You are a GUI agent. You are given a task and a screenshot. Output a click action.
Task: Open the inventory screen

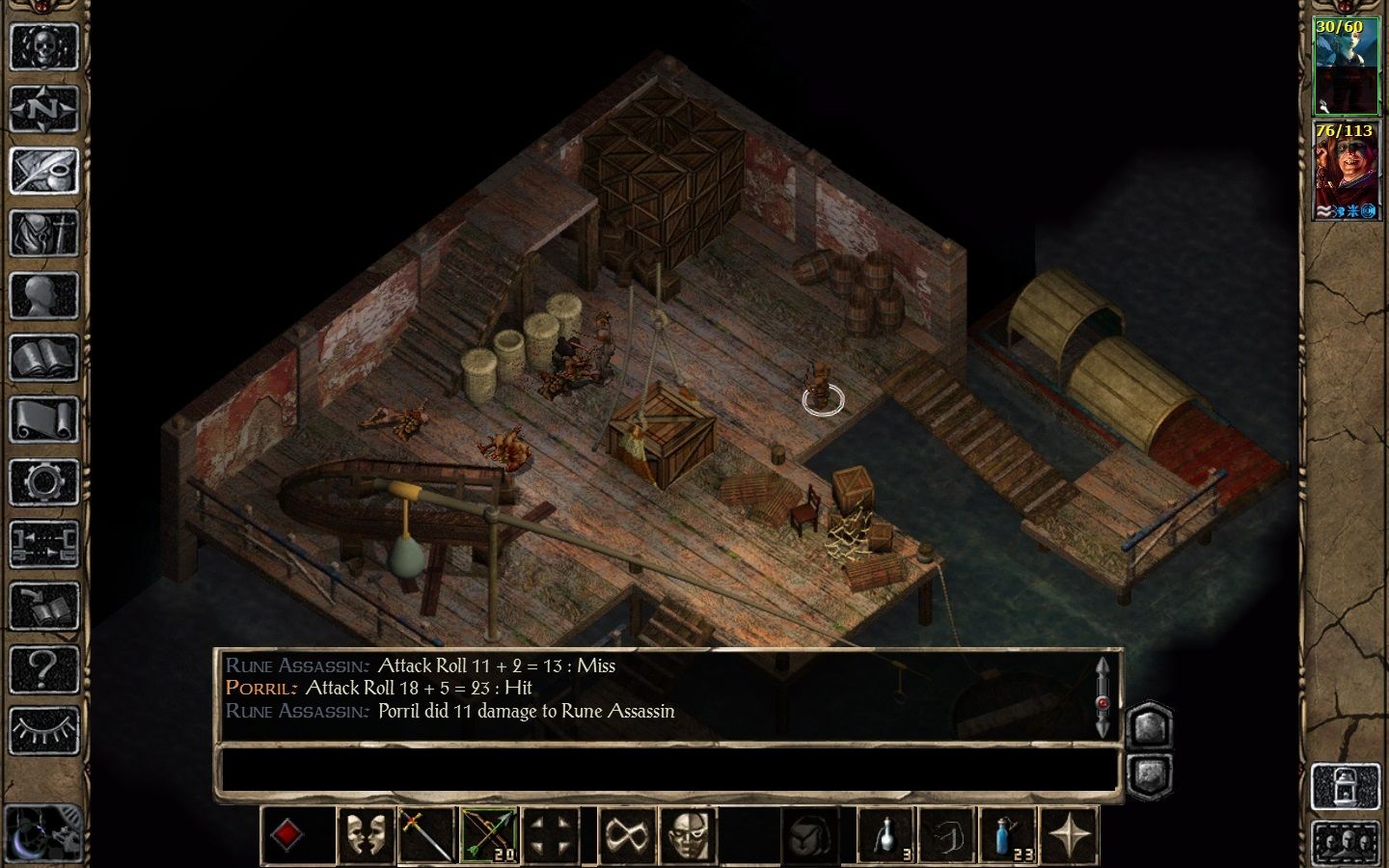[x=43, y=234]
